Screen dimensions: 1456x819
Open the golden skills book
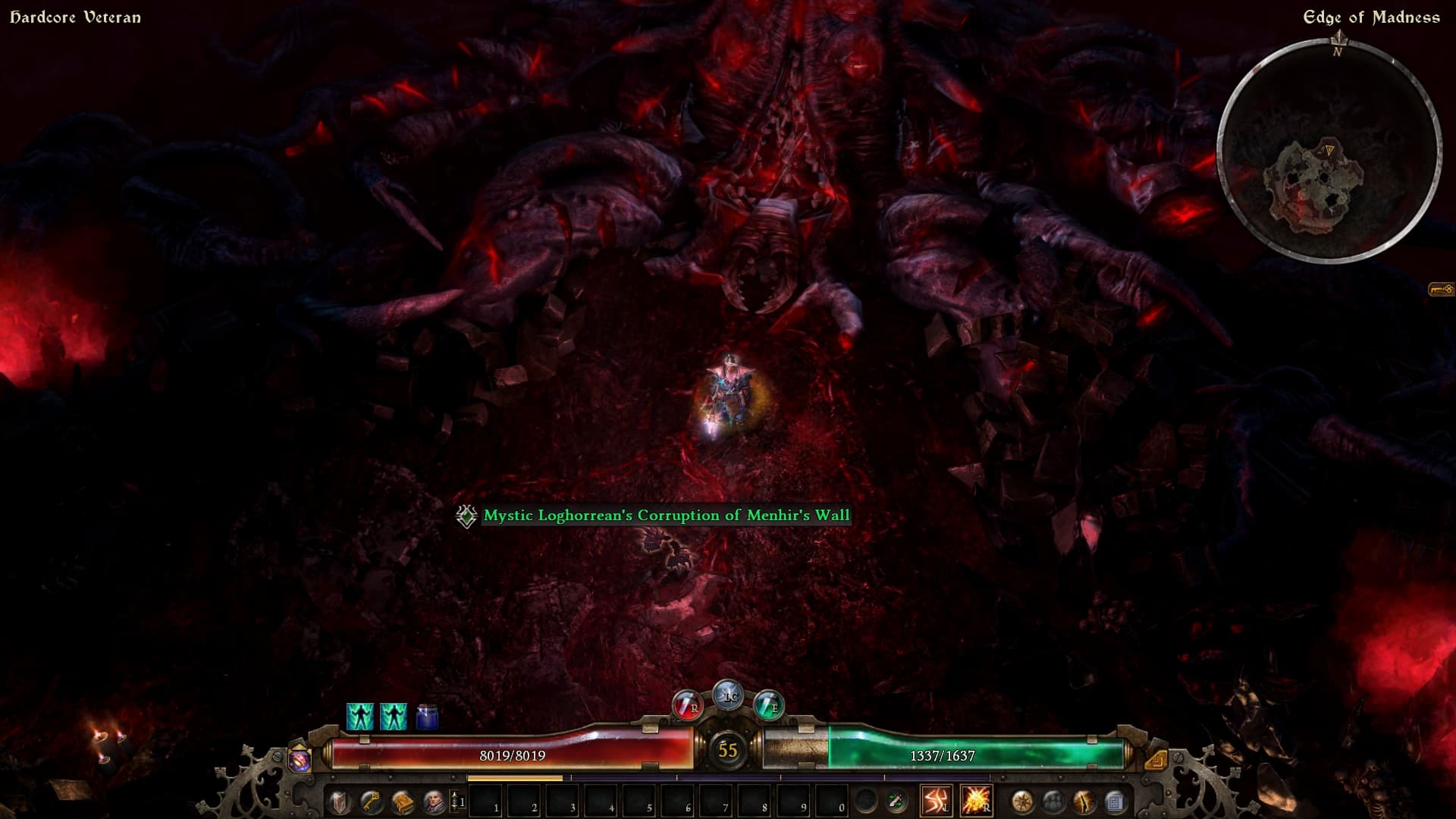402,802
